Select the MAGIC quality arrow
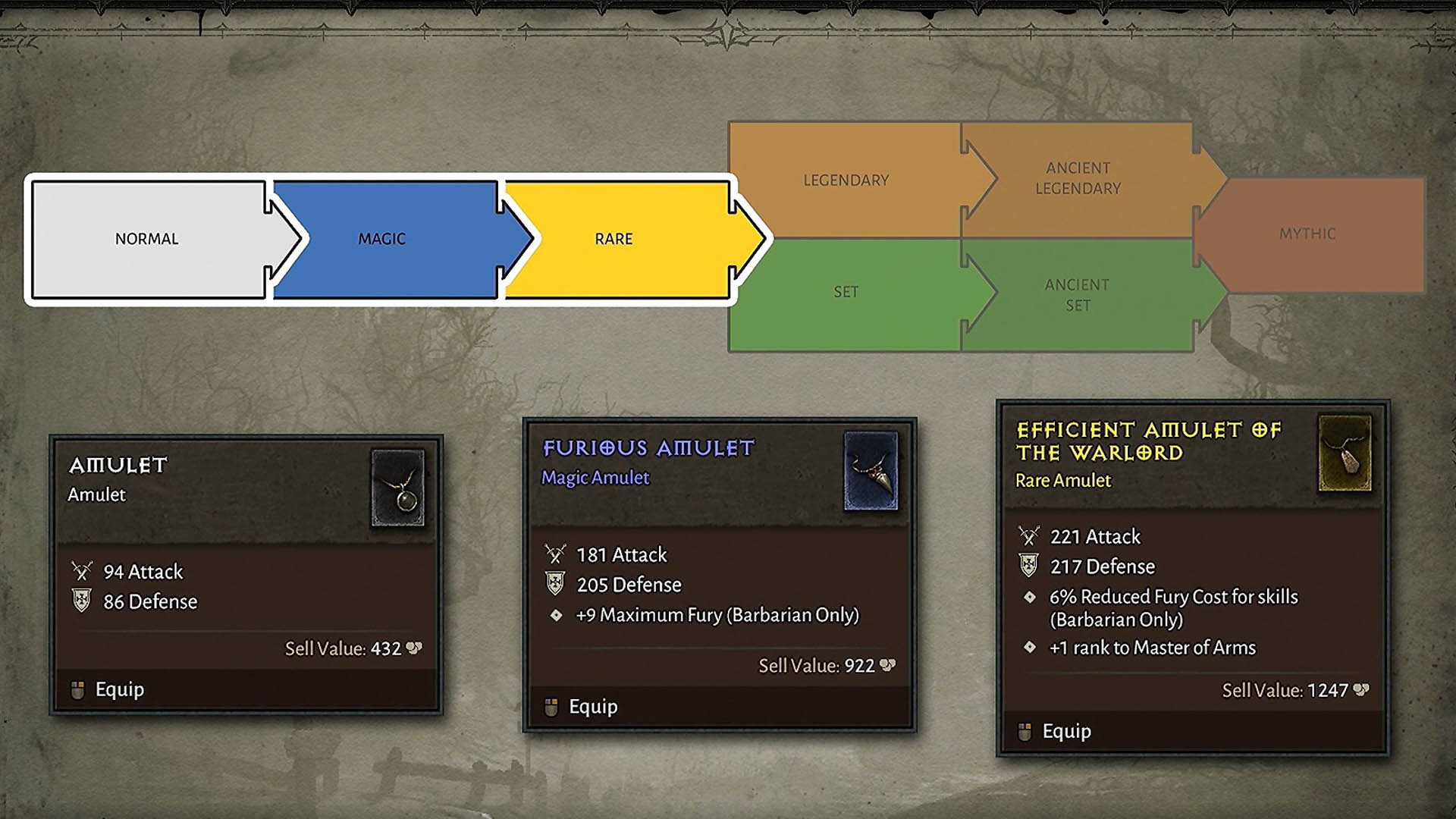This screenshot has height=819, width=1456. point(383,238)
